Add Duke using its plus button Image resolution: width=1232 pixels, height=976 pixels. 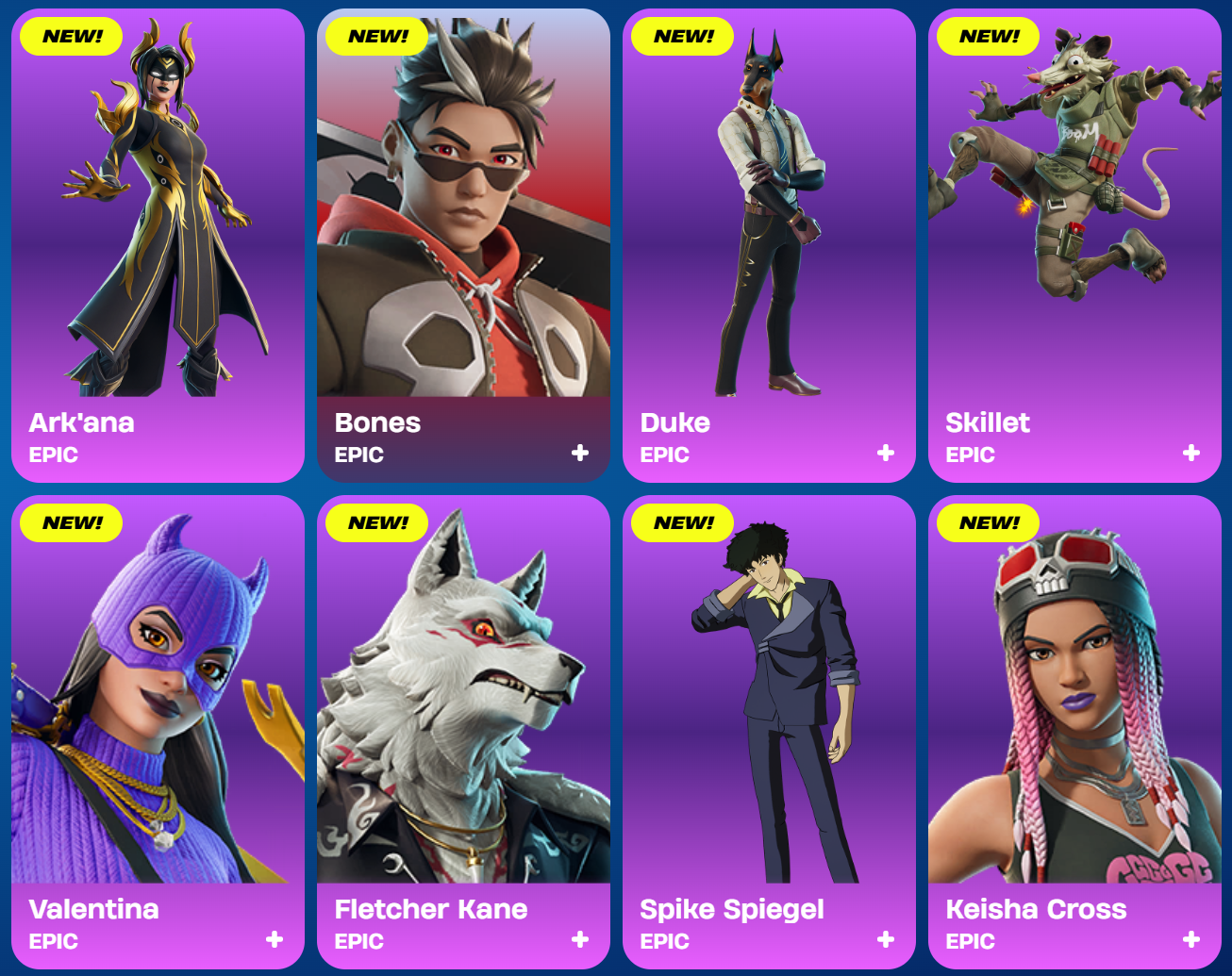[886, 454]
